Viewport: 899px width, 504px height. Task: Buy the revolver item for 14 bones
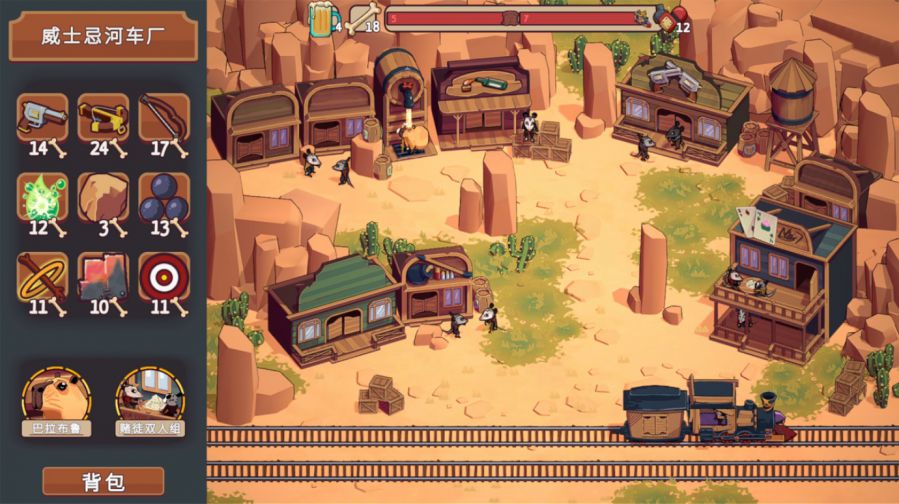pos(42,118)
